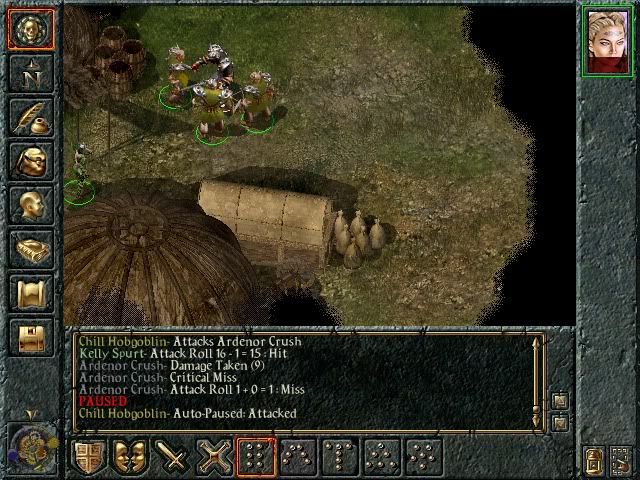Image resolution: width=640 pixels, height=480 pixels.
Task: Click the Select All party button
Action: pyautogui.click(x=620, y=459)
